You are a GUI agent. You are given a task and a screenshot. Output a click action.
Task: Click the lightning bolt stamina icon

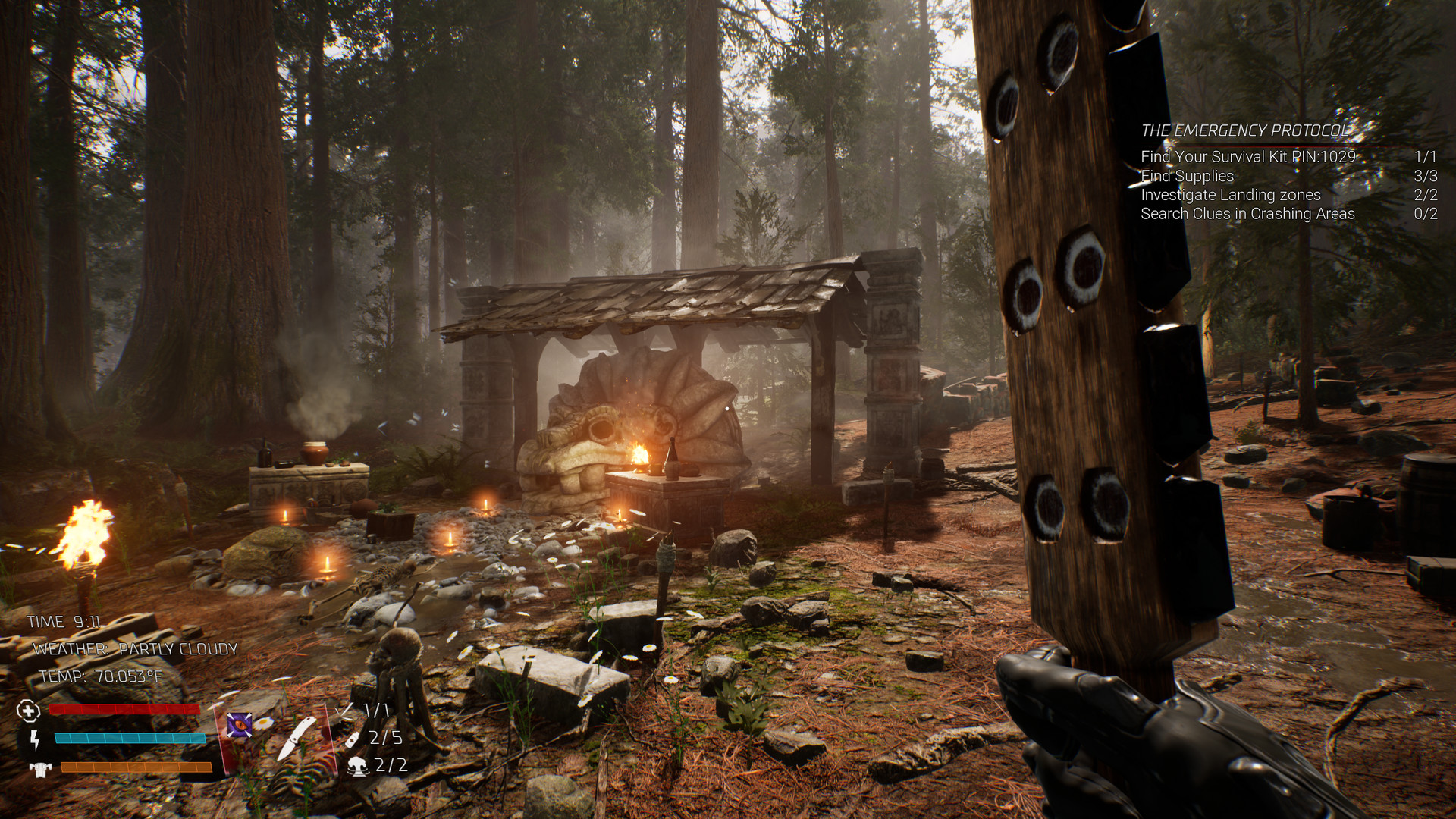34,739
